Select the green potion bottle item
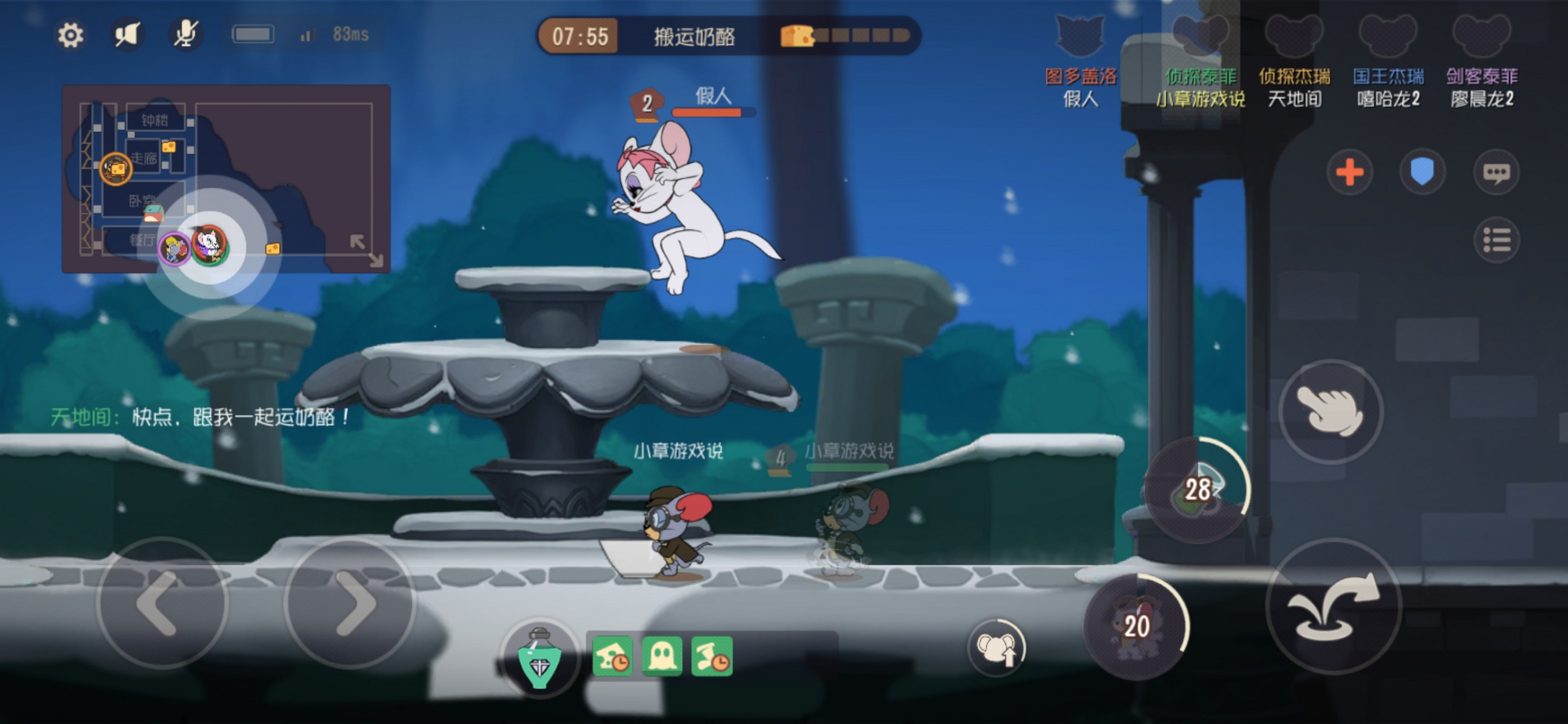Image resolution: width=1568 pixels, height=724 pixels. pyautogui.click(x=539, y=658)
